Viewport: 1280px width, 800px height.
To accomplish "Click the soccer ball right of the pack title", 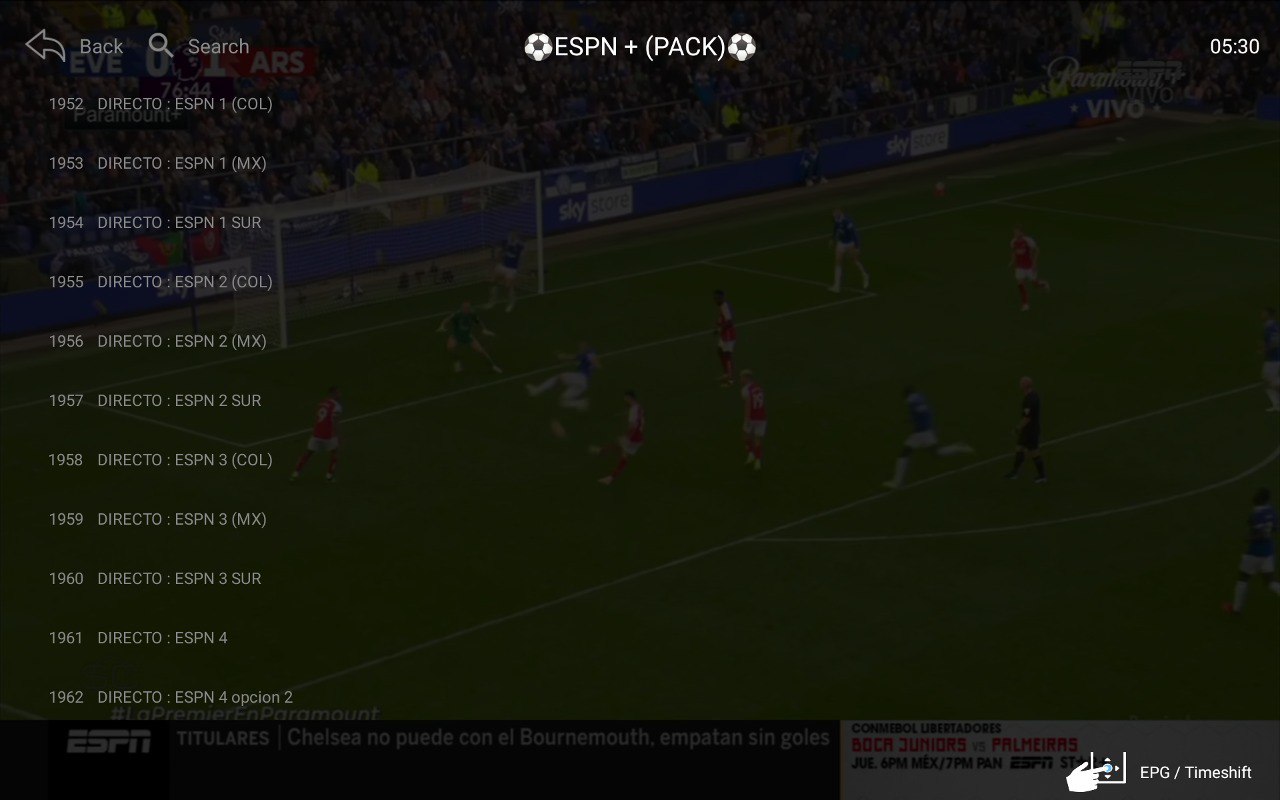I will [x=742, y=45].
